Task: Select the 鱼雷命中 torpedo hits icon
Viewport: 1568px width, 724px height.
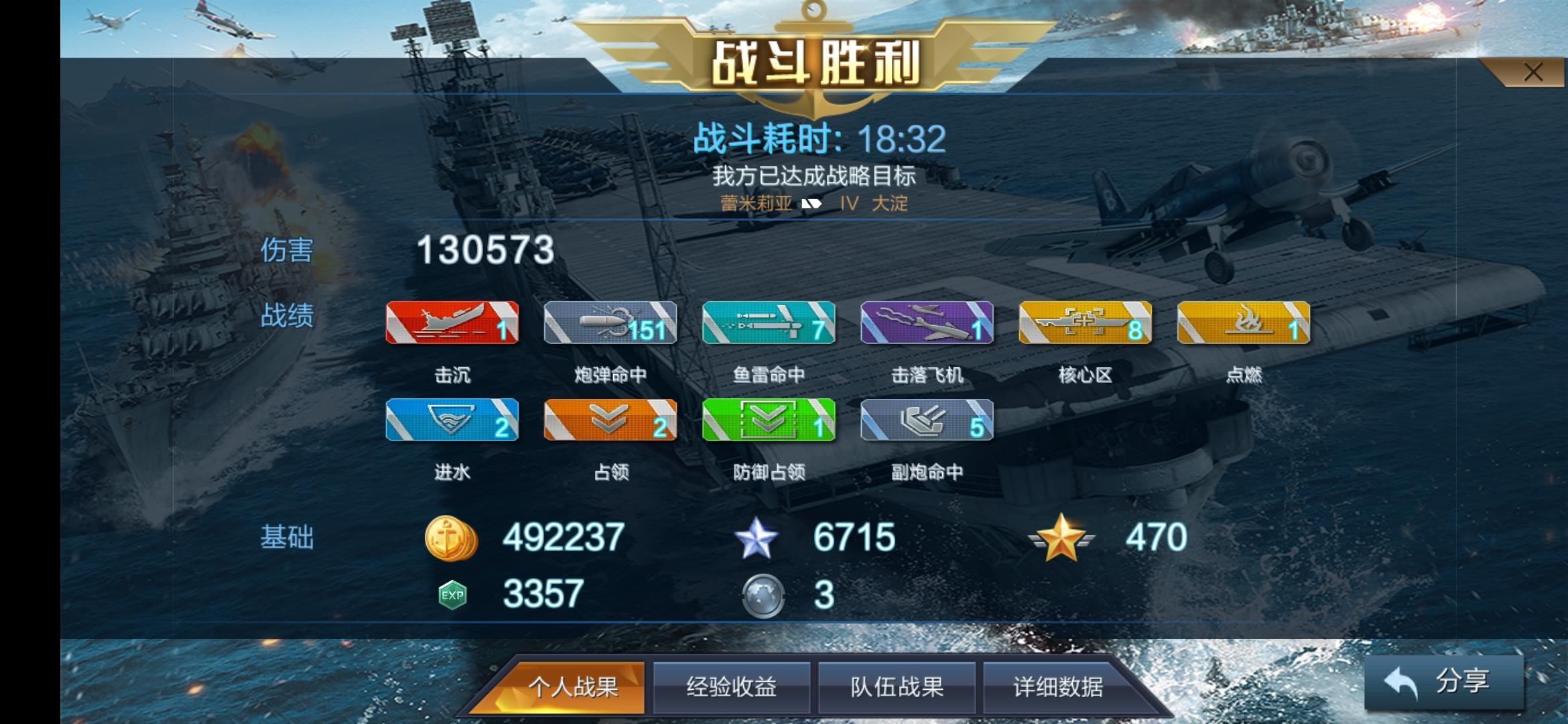Action: 769,324
